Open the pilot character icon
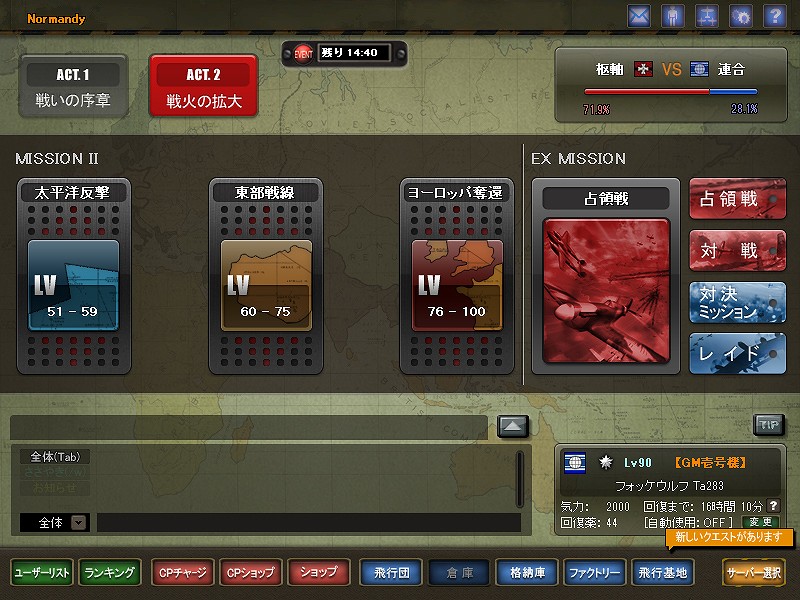 (673, 16)
